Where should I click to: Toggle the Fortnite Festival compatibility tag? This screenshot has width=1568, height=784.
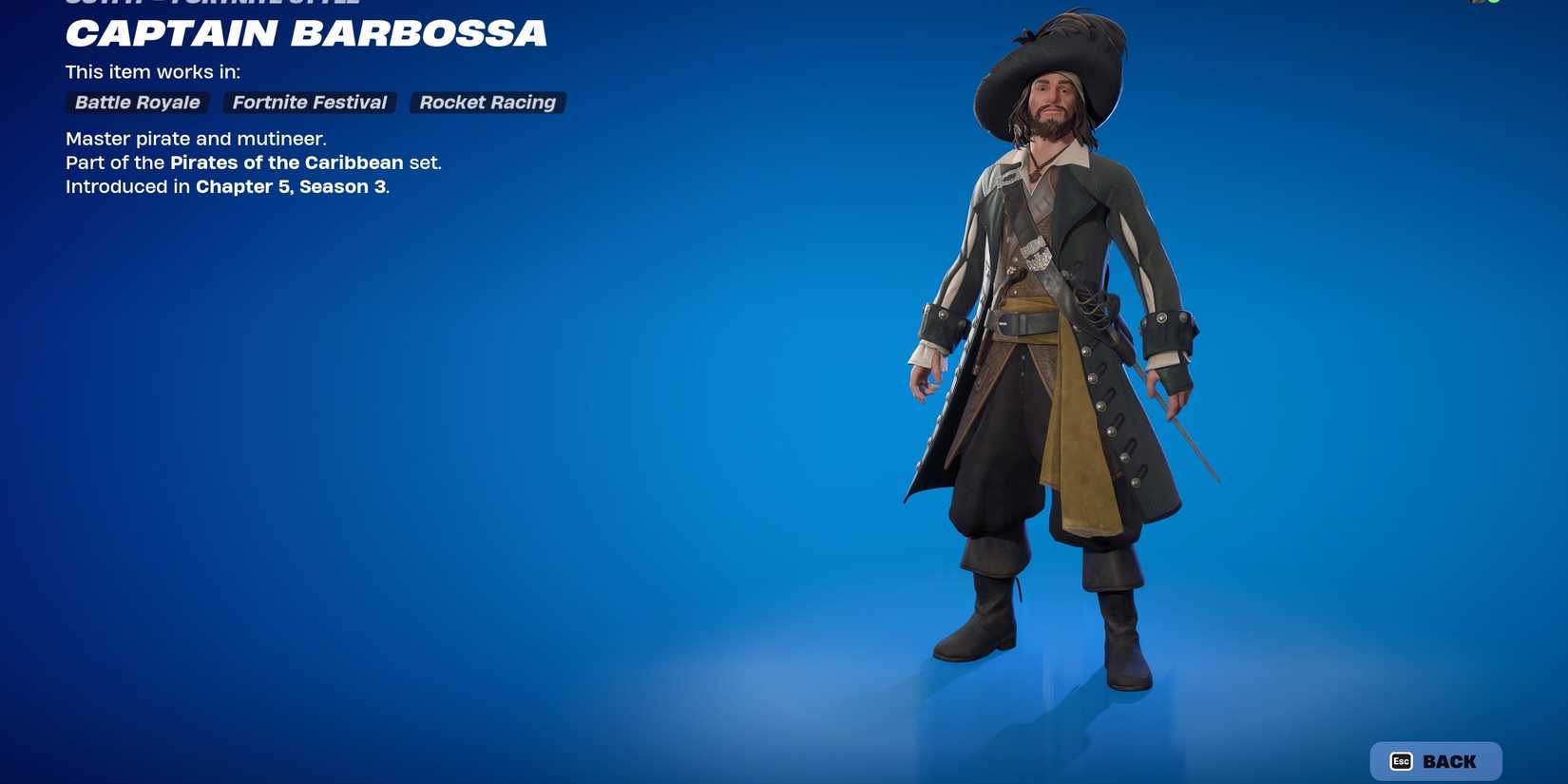click(x=309, y=103)
